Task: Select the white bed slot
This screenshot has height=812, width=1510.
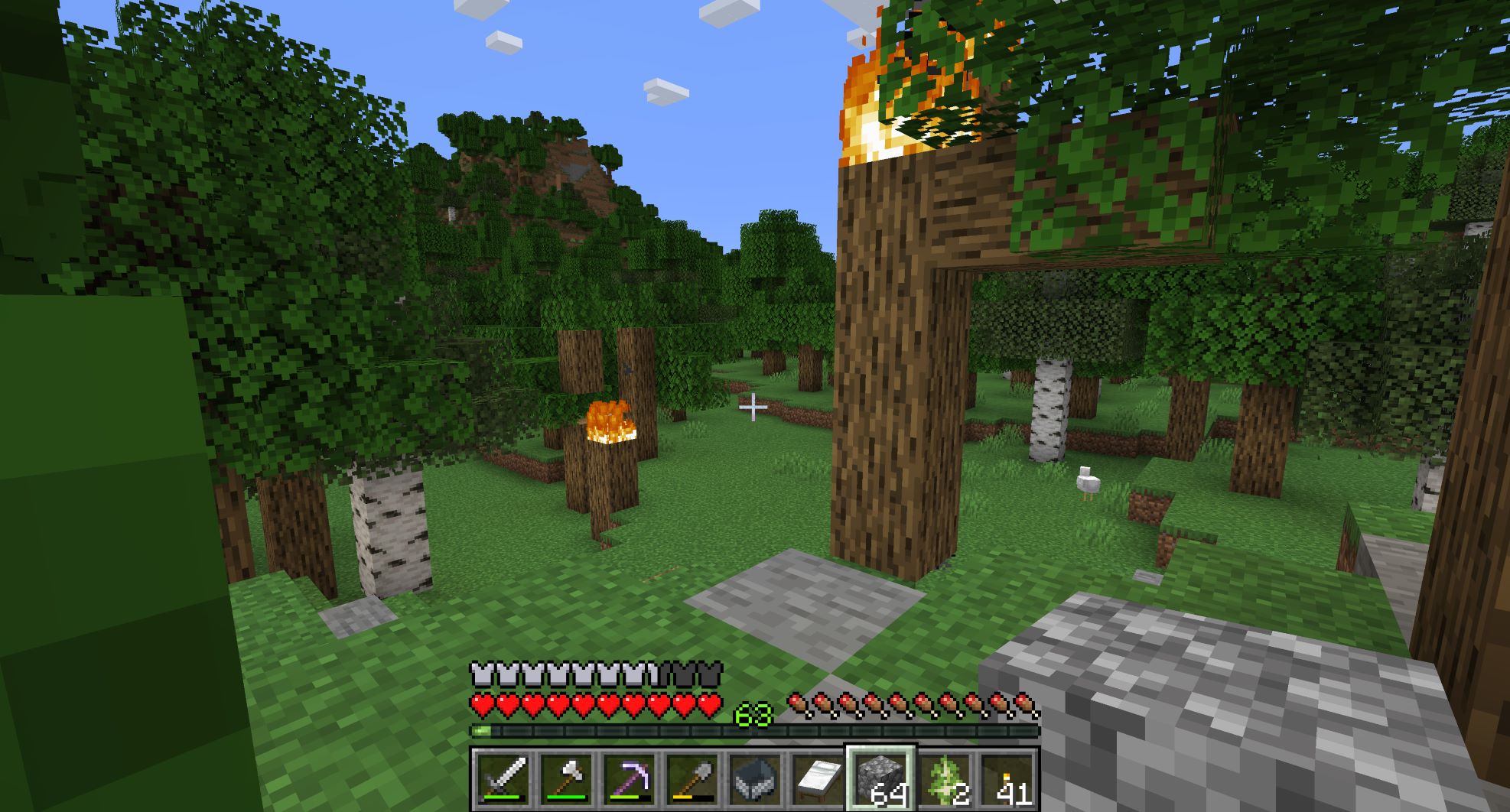Action: point(818,779)
